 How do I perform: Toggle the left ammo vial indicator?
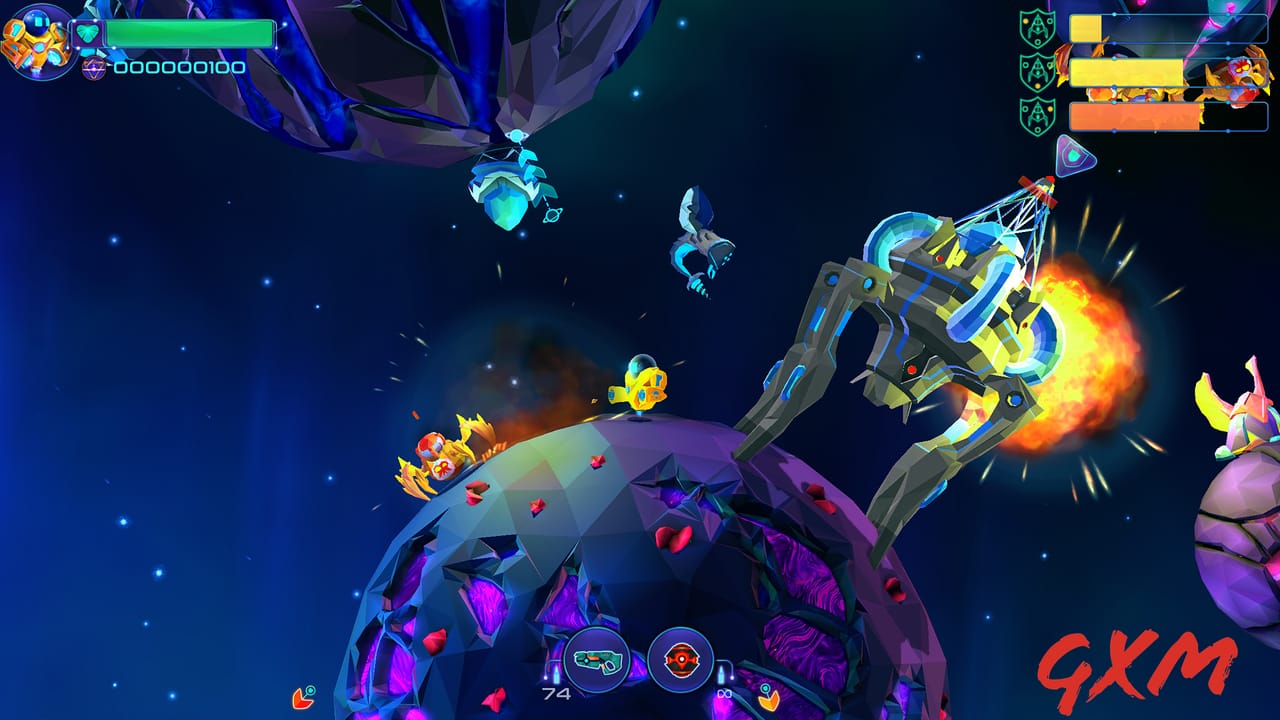pos(556,675)
